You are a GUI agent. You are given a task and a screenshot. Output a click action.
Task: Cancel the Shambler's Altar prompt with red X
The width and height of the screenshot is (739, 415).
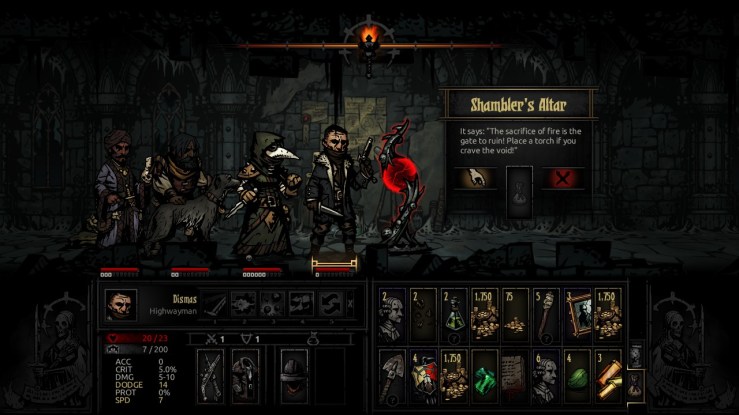click(x=563, y=180)
